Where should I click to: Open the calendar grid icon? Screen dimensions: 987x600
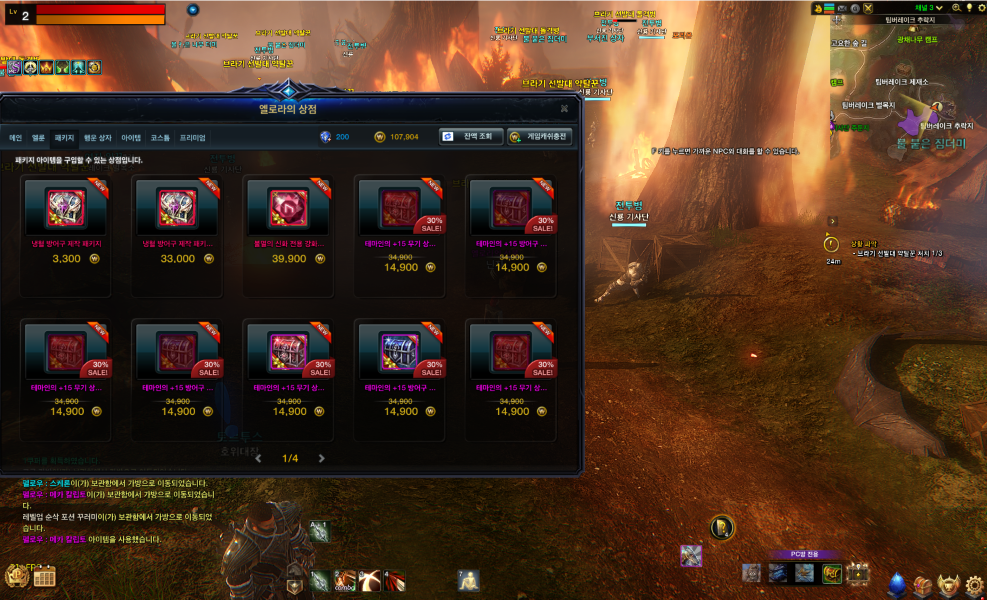44,577
